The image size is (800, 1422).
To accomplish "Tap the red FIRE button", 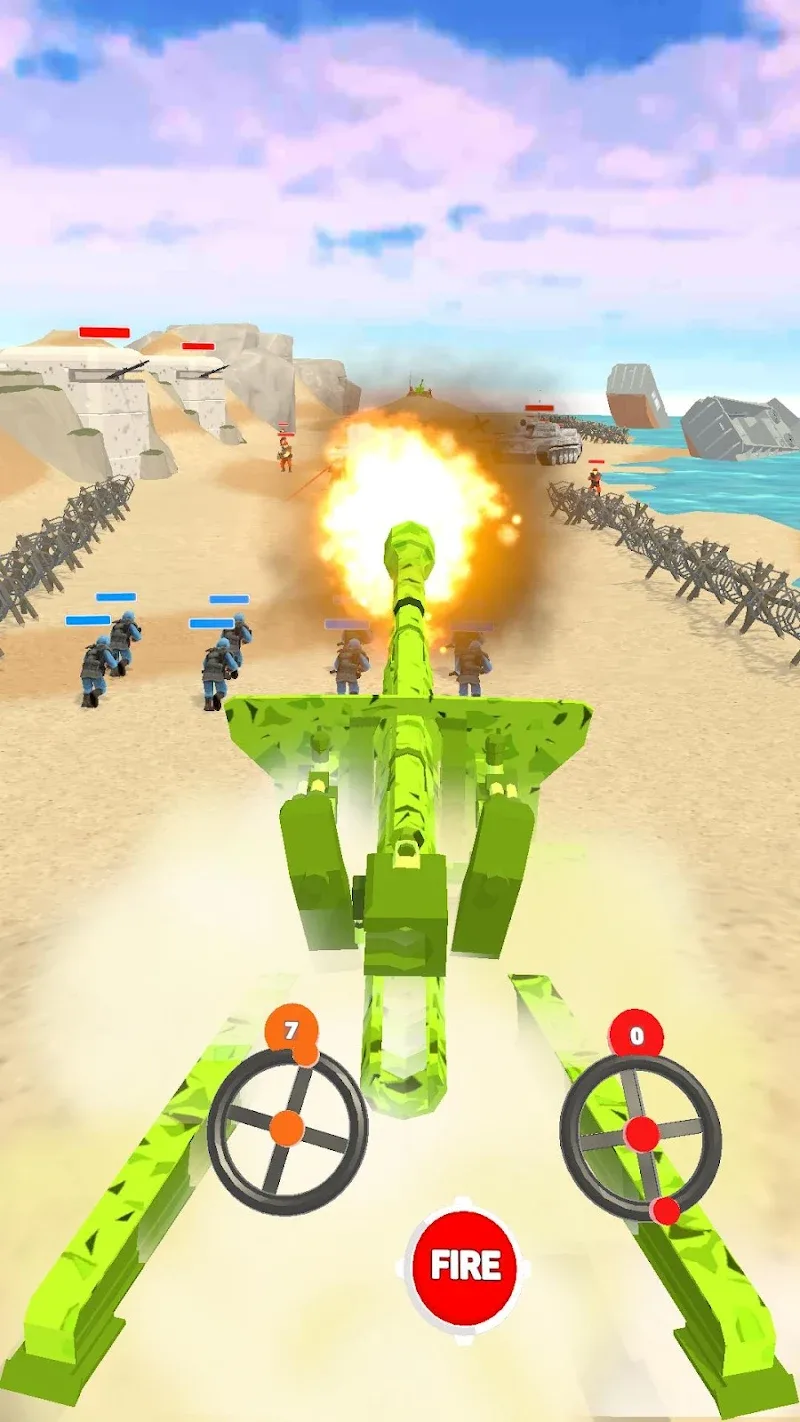I will (x=465, y=1265).
